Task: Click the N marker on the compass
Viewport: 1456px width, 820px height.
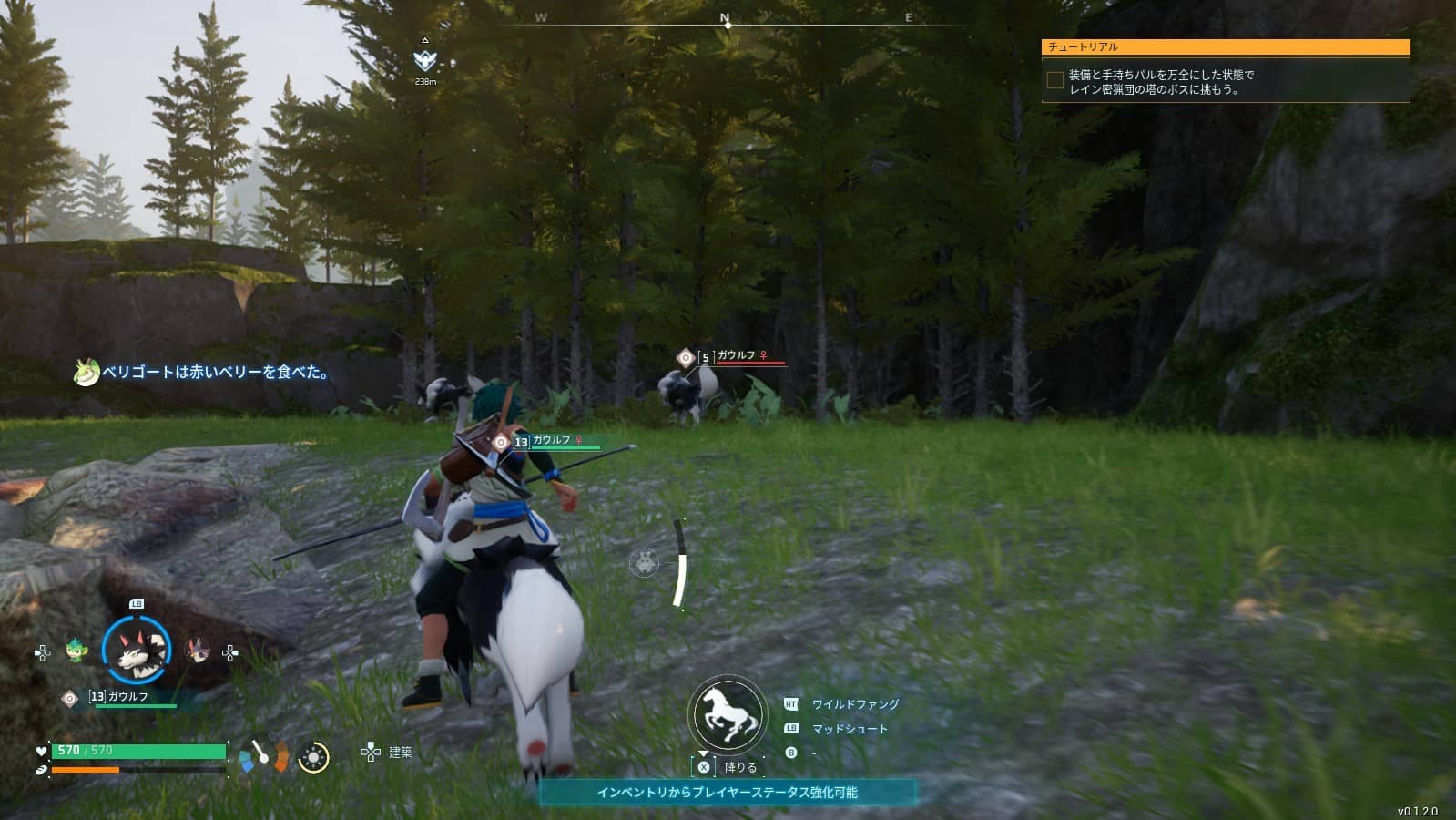Action: tap(726, 18)
